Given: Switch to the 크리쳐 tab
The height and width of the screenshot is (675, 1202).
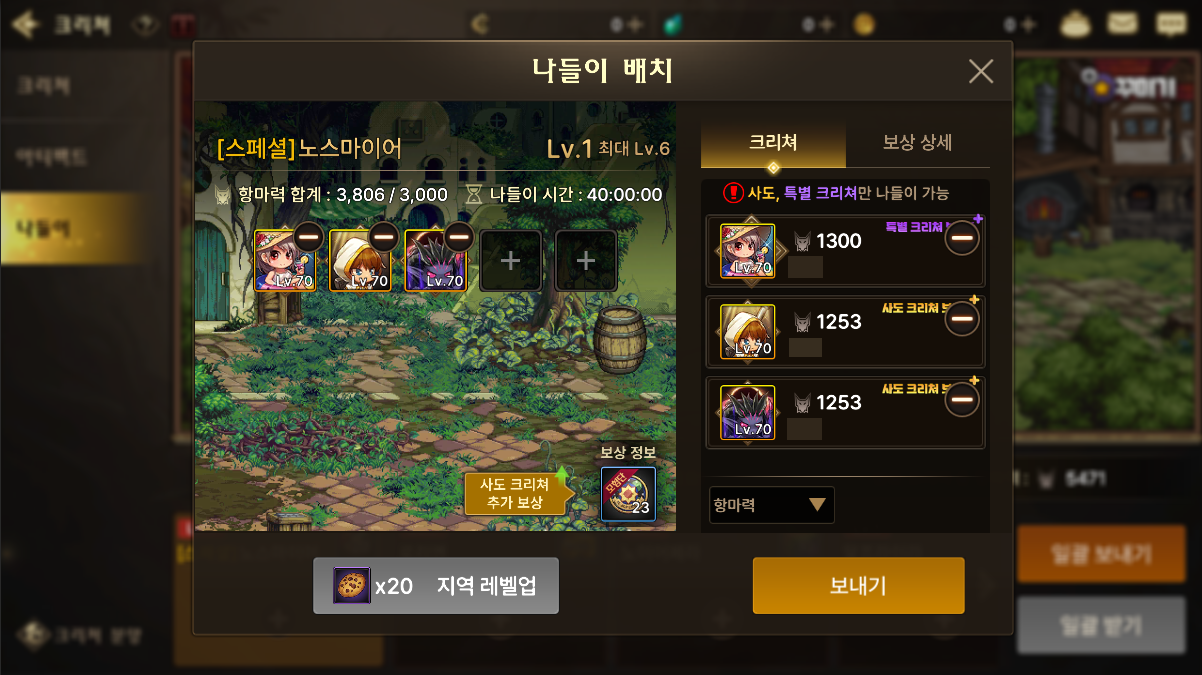Looking at the screenshot, I should click(773, 143).
